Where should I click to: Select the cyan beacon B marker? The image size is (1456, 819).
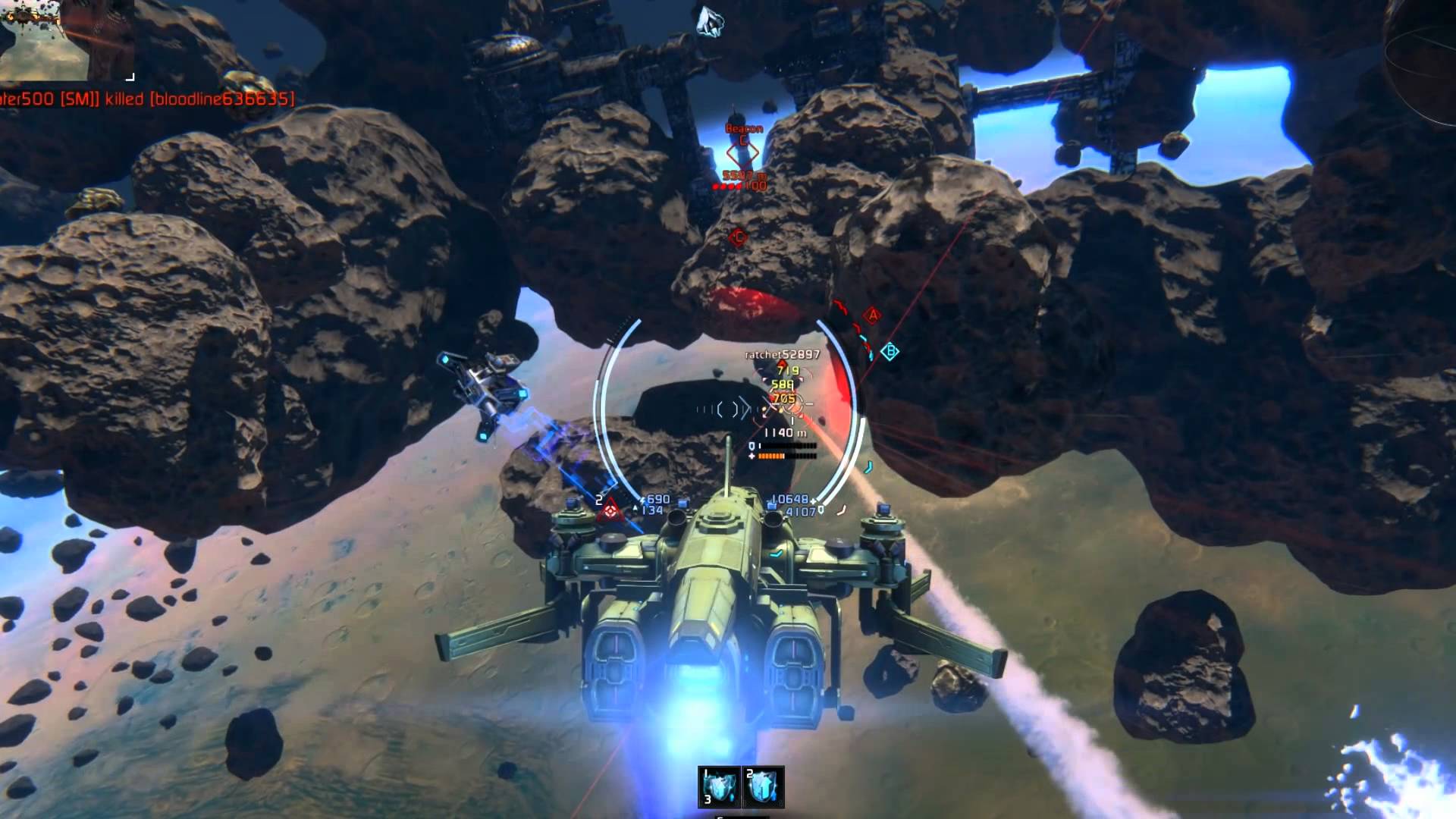tap(891, 351)
